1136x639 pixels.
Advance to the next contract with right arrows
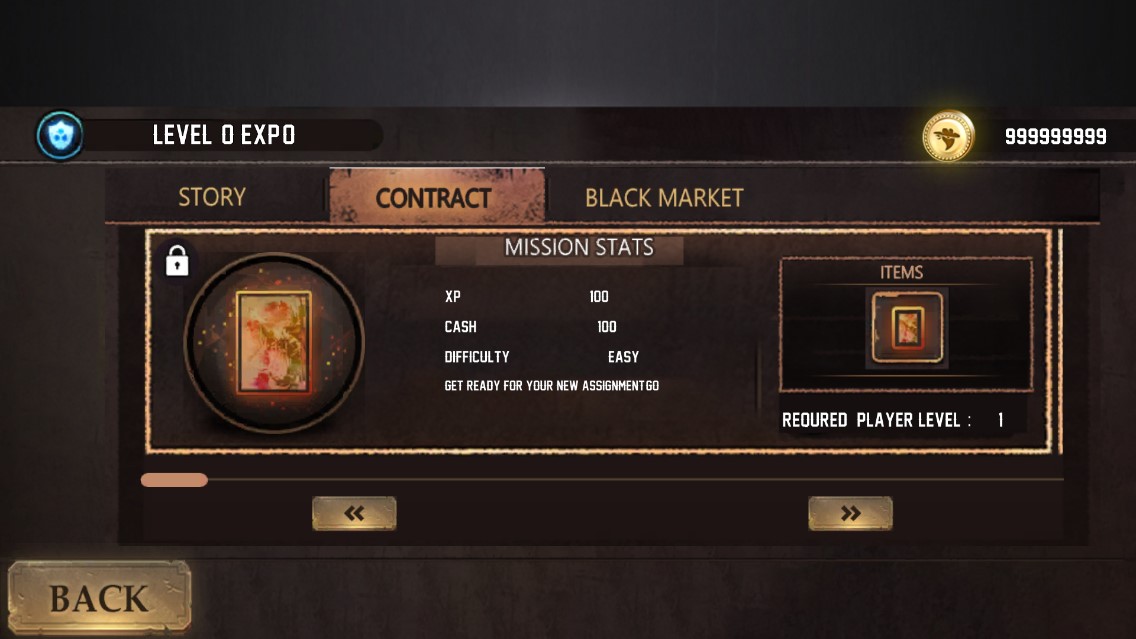pyautogui.click(x=850, y=513)
